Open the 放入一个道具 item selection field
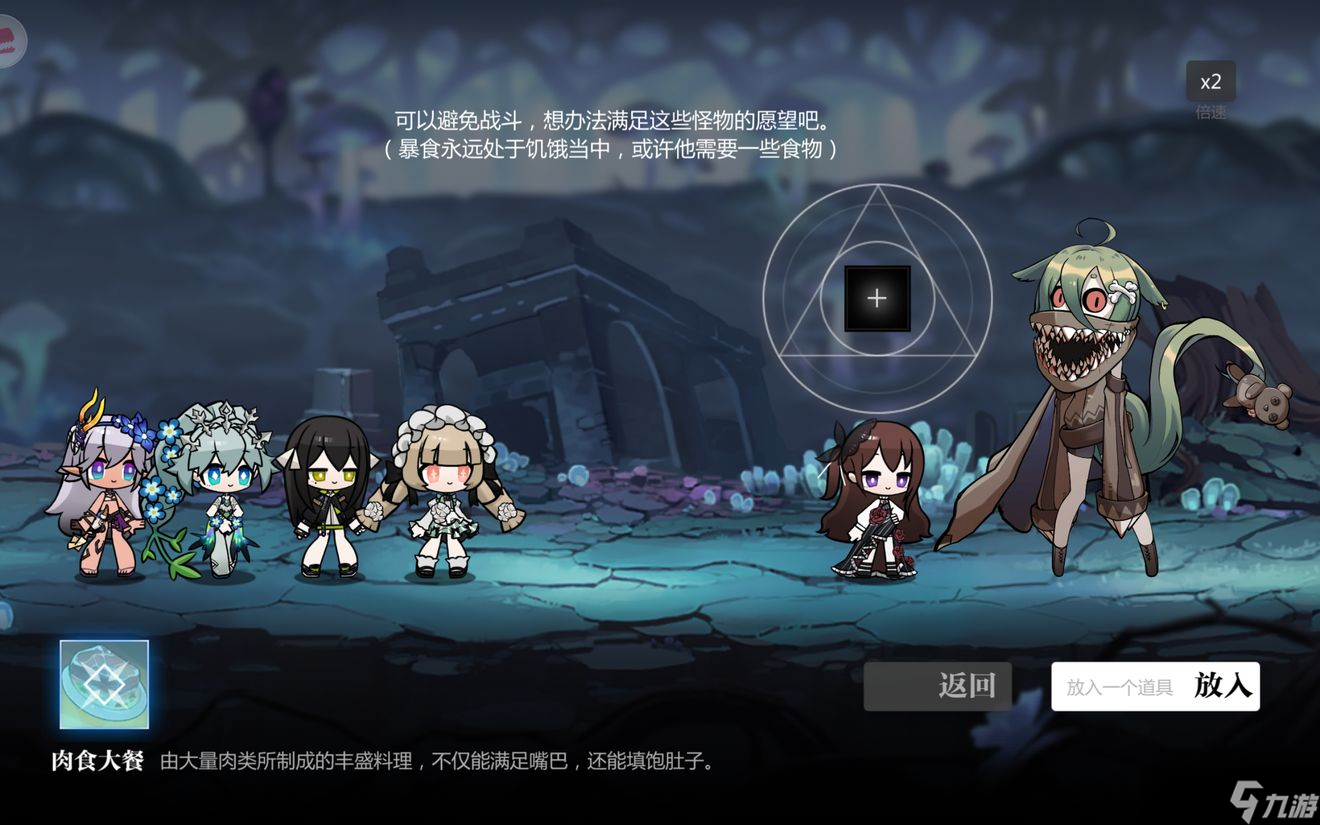1320x825 pixels. pos(1120,686)
